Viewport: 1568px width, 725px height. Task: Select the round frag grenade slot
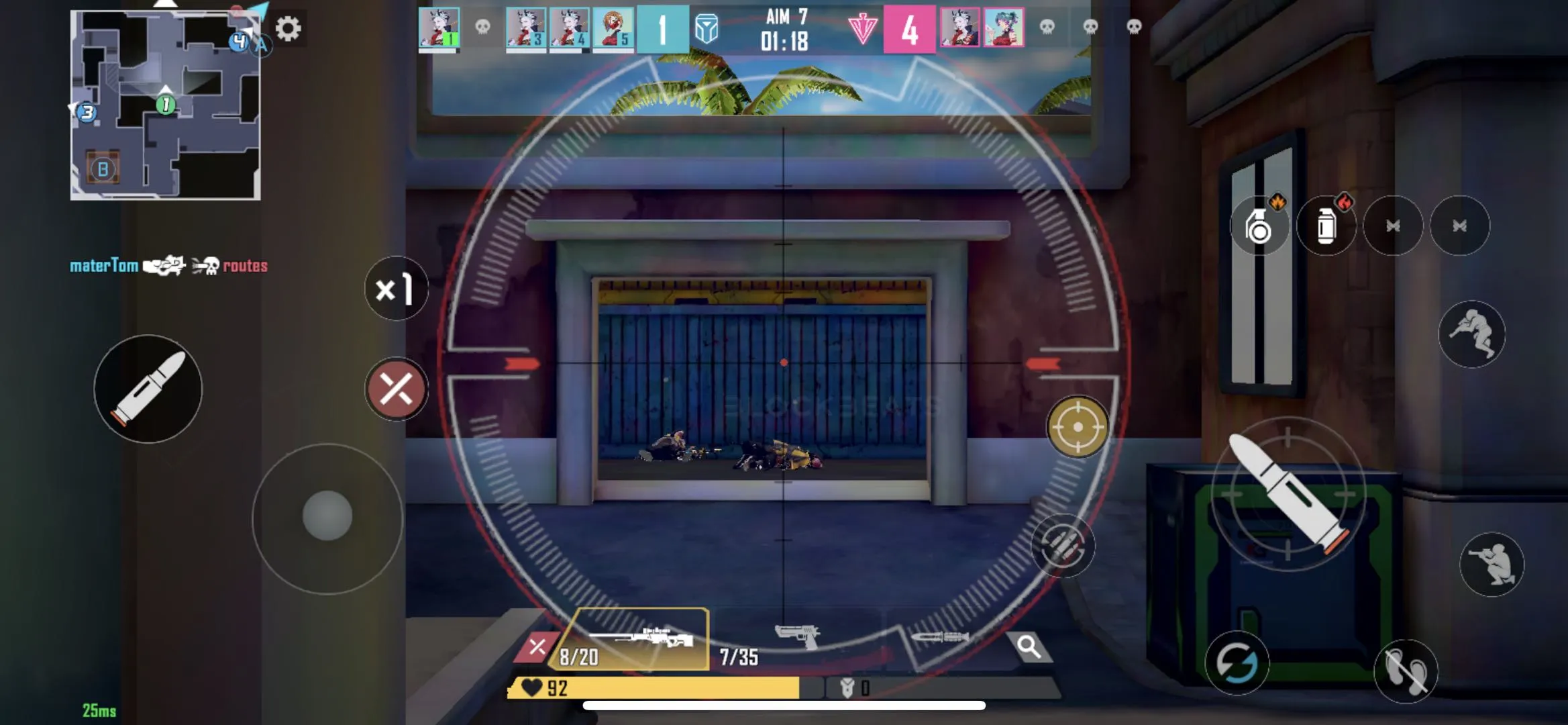(1259, 226)
